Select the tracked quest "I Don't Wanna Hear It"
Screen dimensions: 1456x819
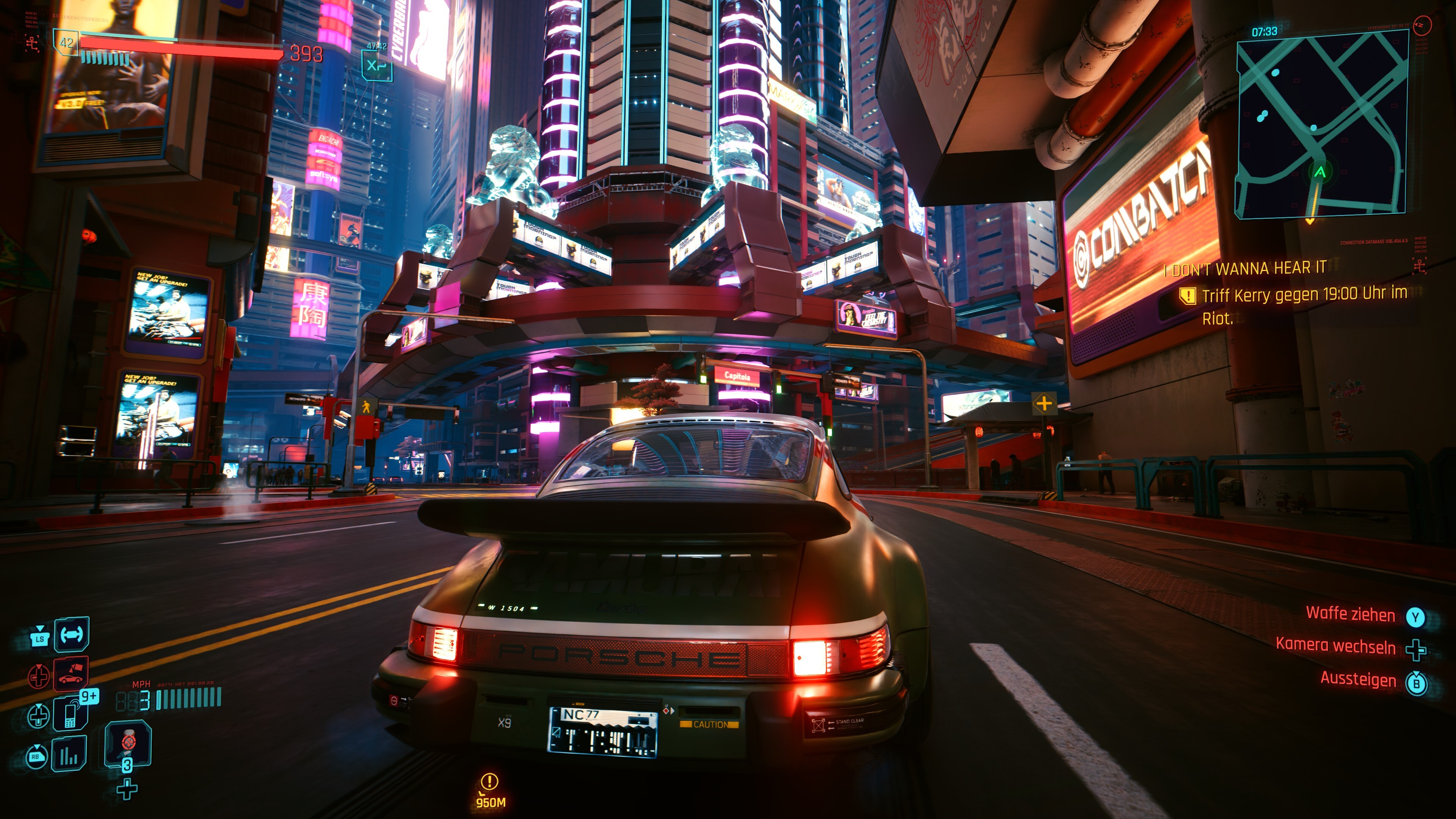pyautogui.click(x=1249, y=268)
